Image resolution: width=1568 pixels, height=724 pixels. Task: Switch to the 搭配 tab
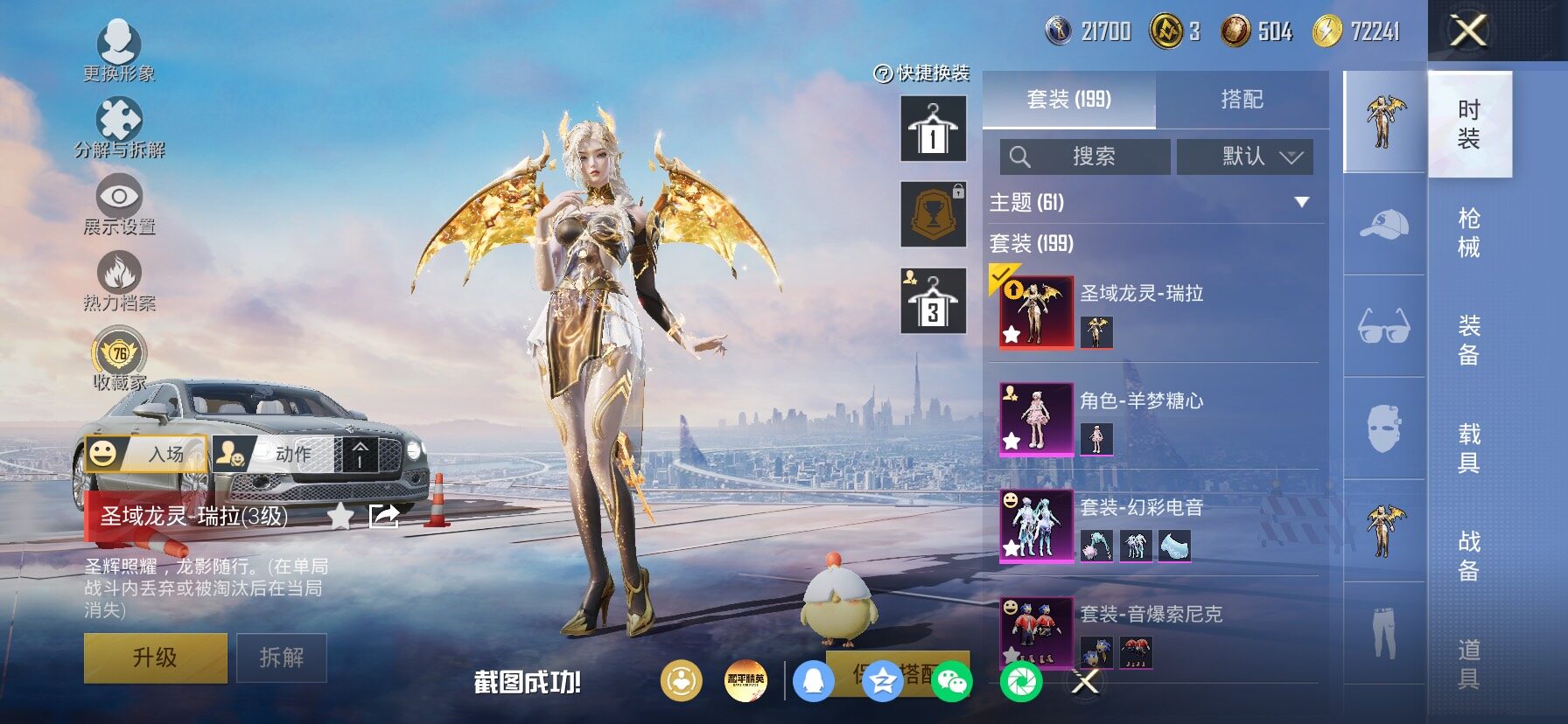coord(1242,100)
